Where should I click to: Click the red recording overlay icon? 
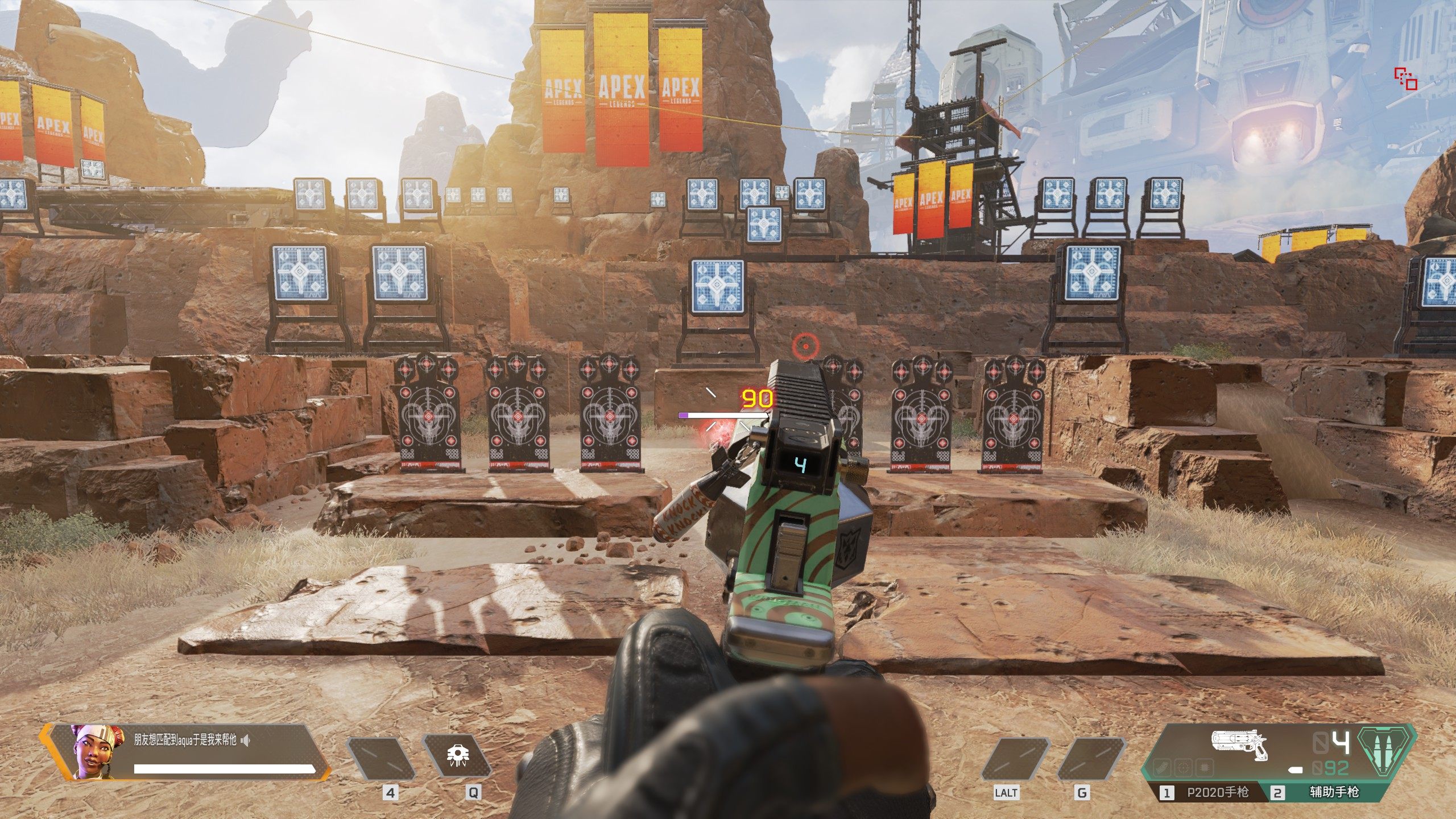point(1405,79)
